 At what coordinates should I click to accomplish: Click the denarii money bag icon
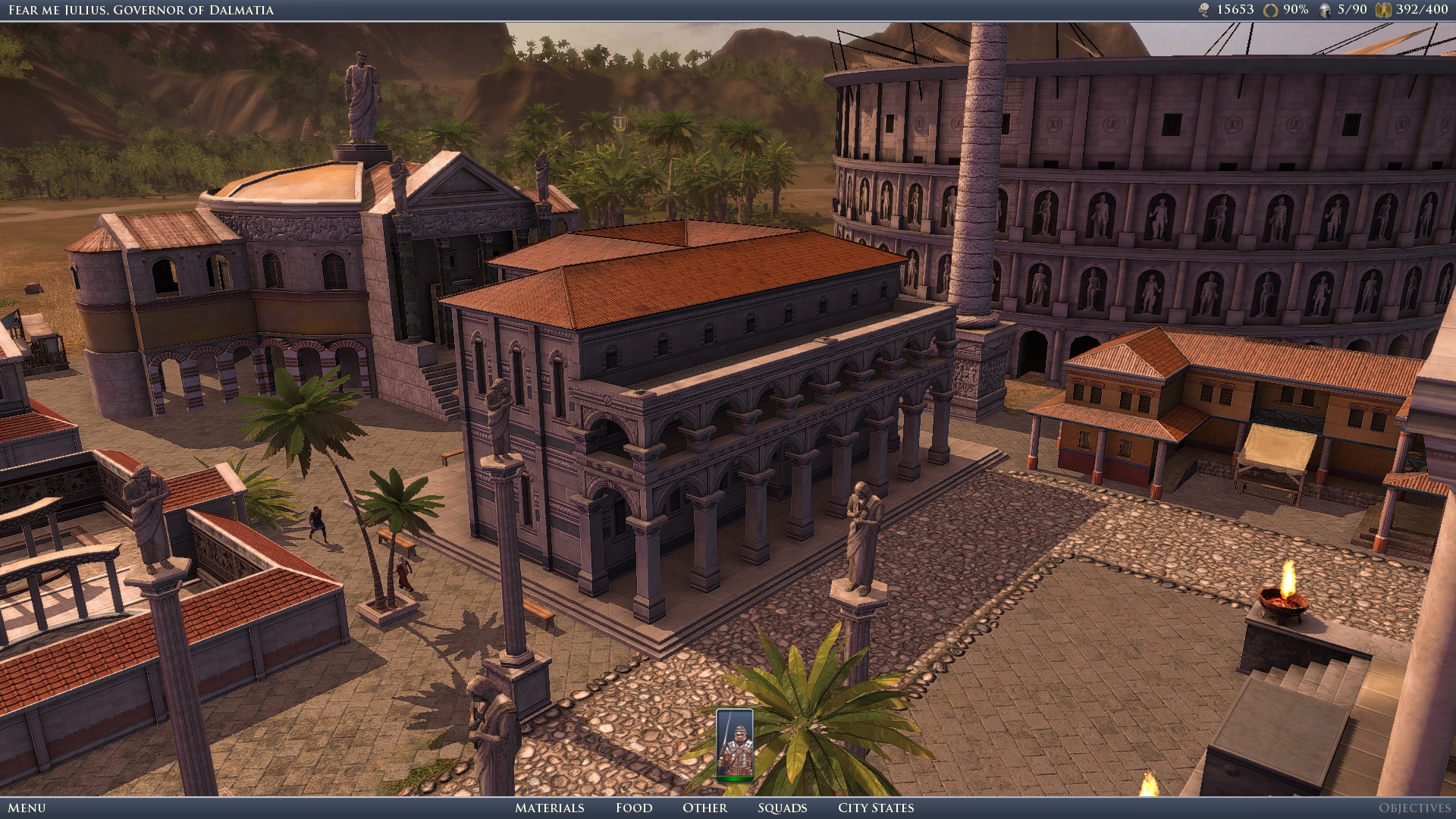(1204, 11)
